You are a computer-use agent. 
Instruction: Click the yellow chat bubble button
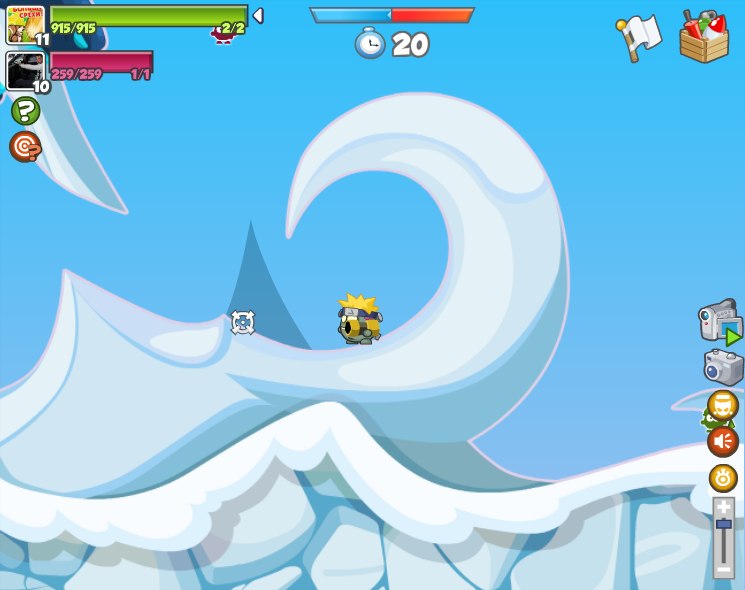[x=723, y=405]
